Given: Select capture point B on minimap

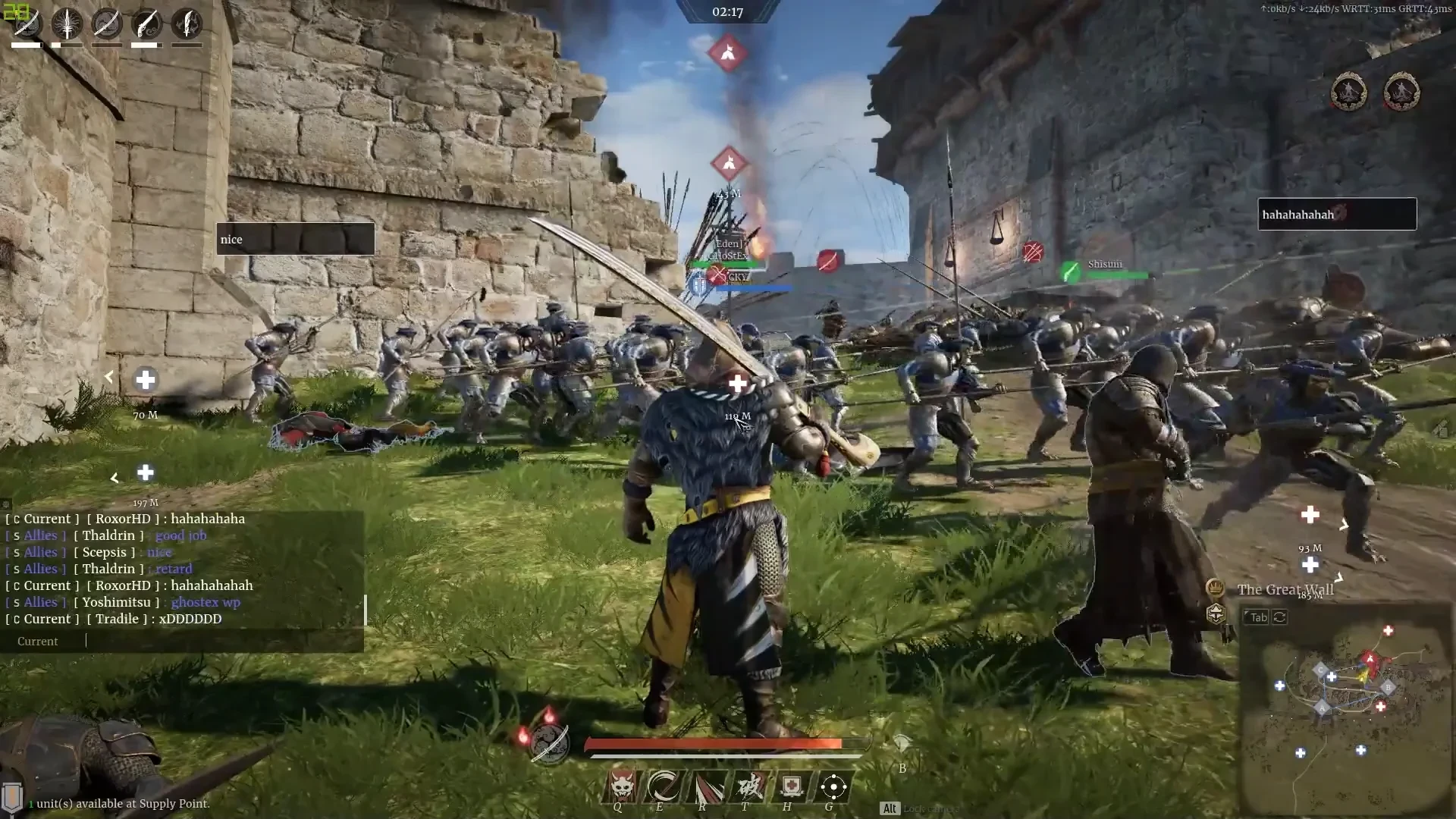Looking at the screenshot, I should click(1388, 688).
